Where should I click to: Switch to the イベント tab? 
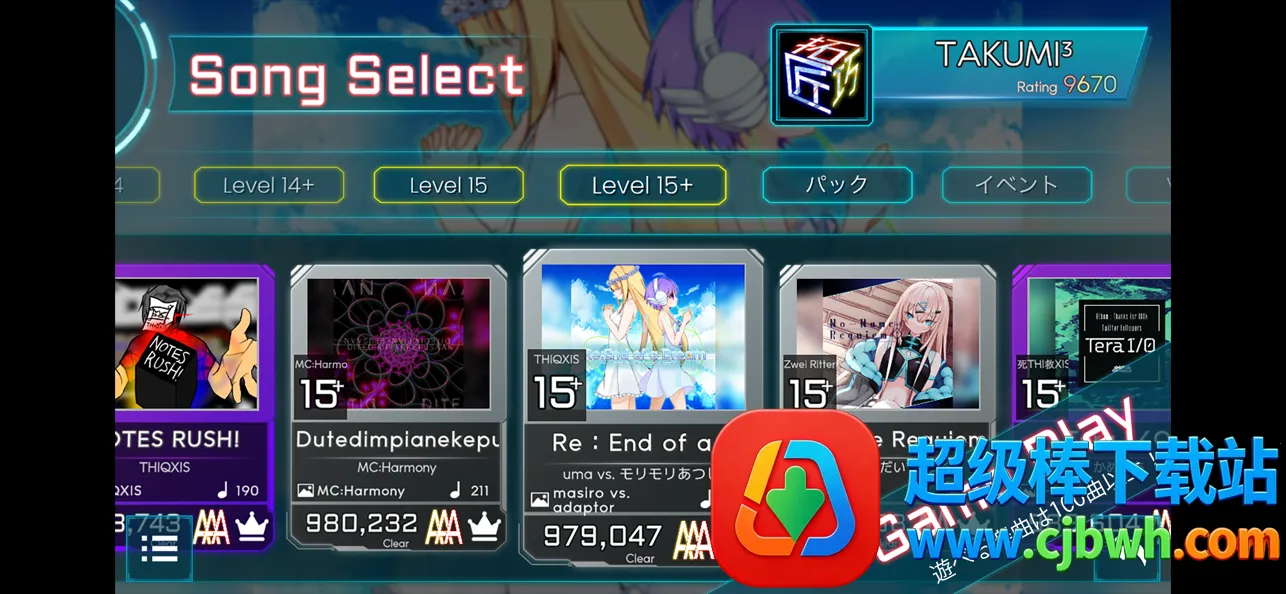pos(1016,185)
